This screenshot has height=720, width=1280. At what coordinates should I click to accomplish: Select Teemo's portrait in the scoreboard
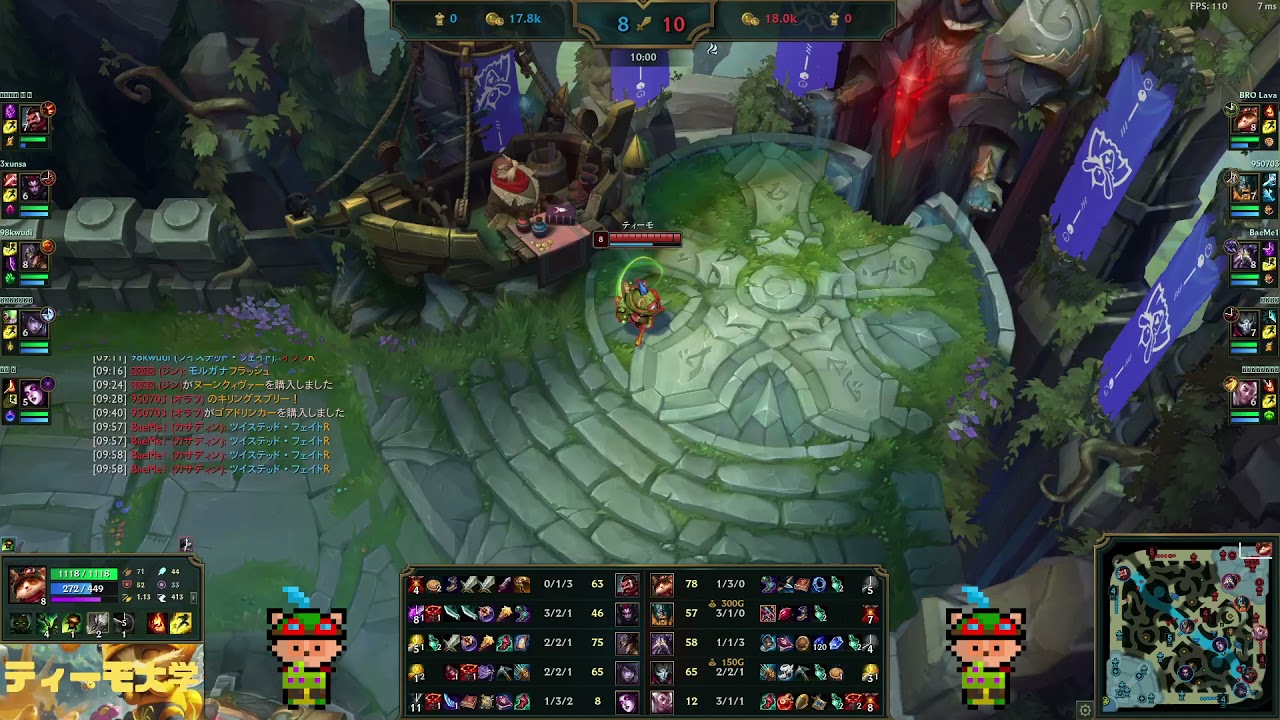click(x=661, y=584)
